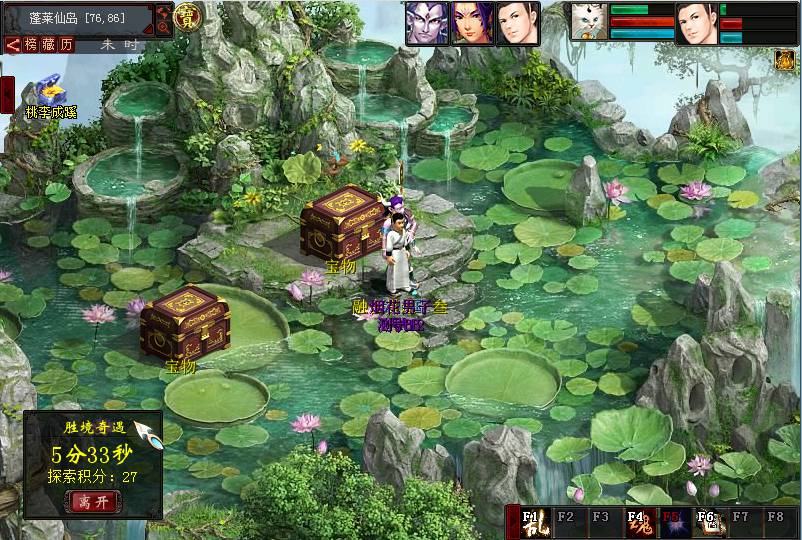Expand the red side tab on left edge

(6, 94)
